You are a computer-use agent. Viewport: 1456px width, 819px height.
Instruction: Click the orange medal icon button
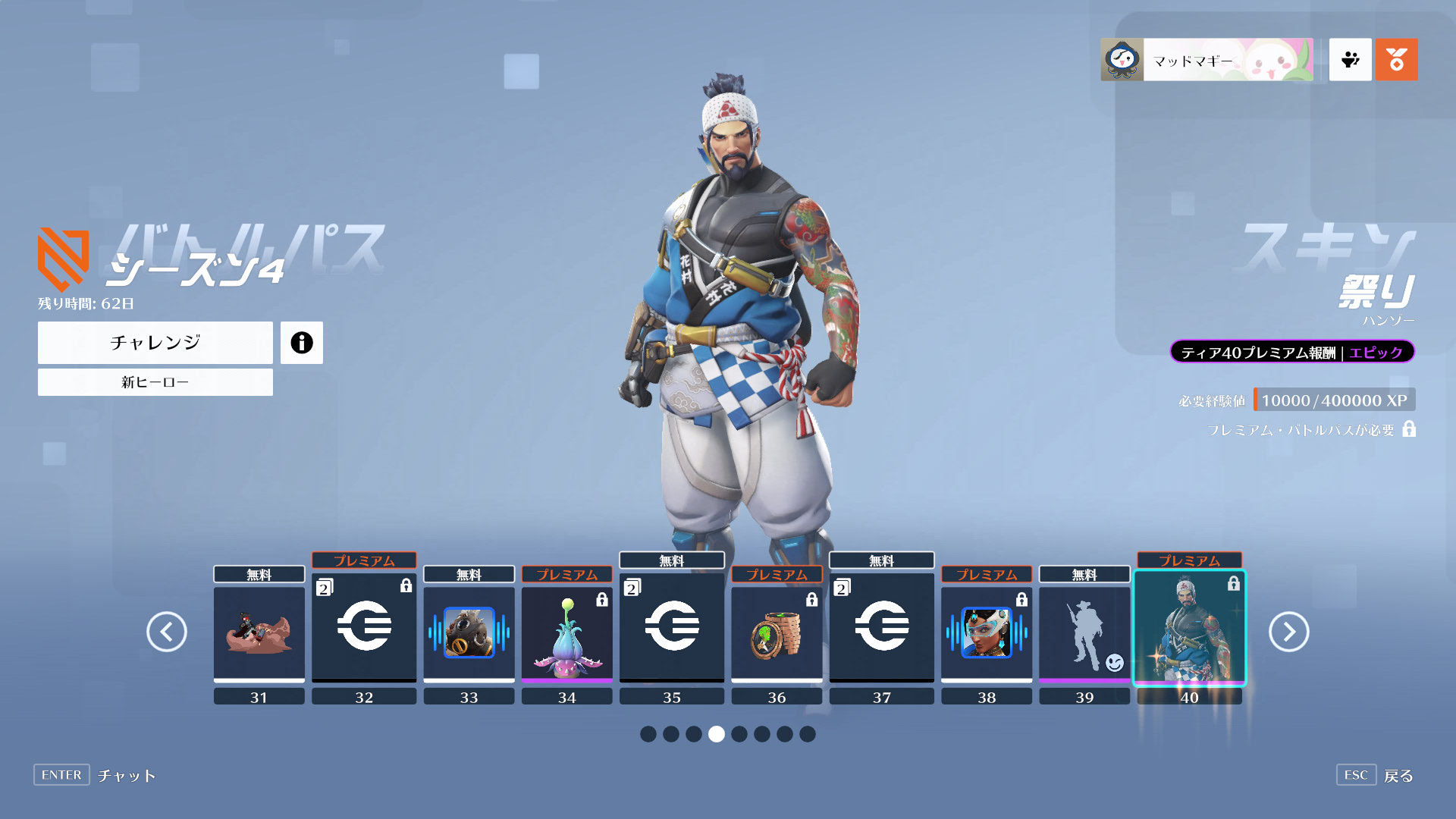click(1396, 60)
